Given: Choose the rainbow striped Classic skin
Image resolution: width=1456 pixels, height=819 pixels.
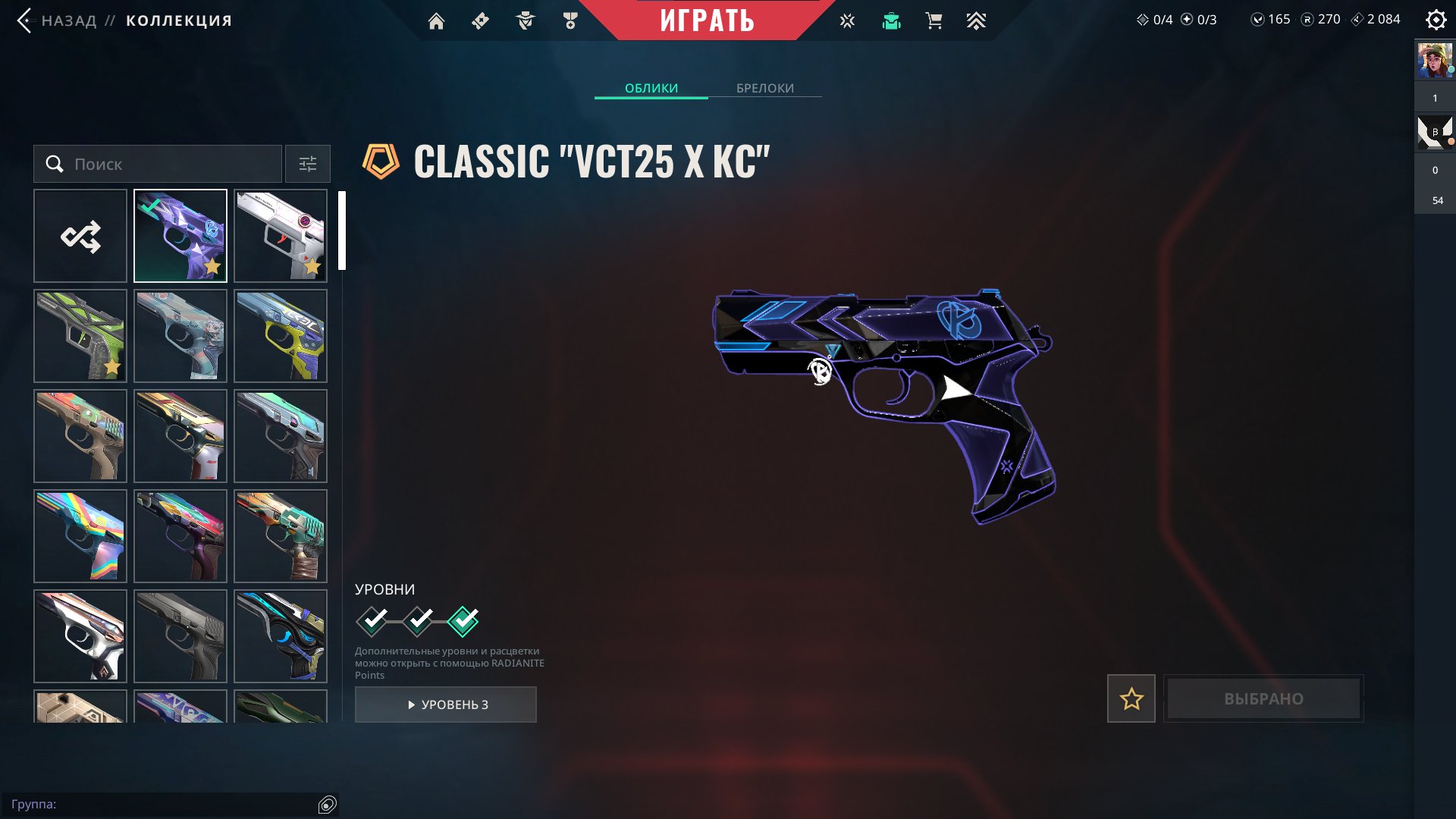Looking at the screenshot, I should (80, 536).
